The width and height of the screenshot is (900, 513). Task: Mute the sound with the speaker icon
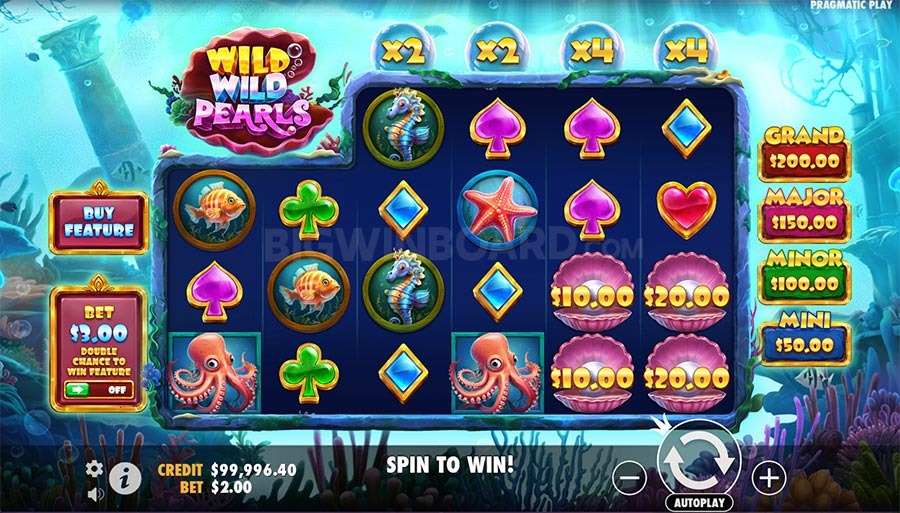coord(95,493)
